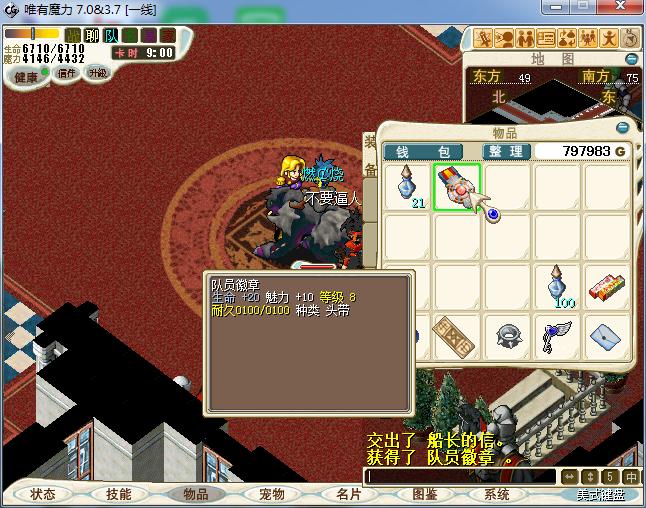Collapse the 地图 map panel
Viewport: 646px width, 508px height.
click(x=622, y=59)
